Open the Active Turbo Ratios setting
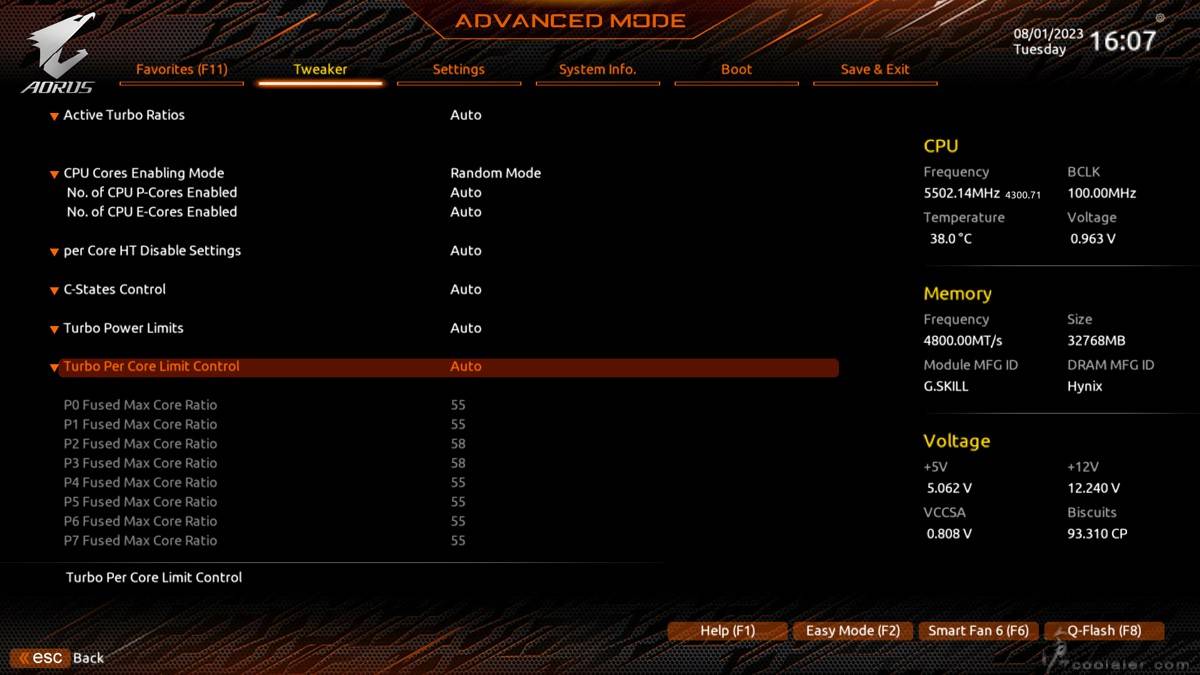 click(x=124, y=115)
